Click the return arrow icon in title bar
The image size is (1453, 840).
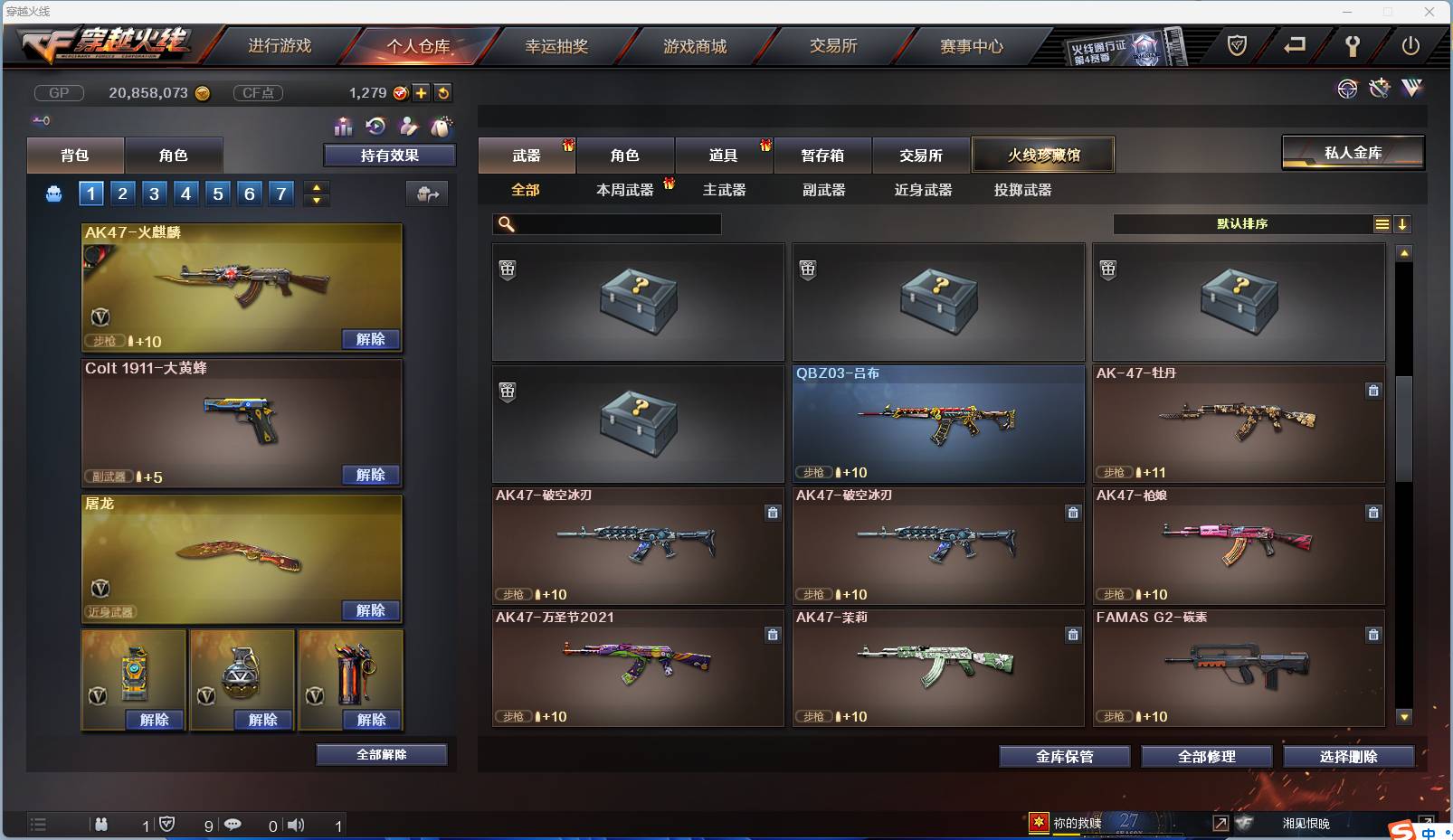coord(1294,44)
